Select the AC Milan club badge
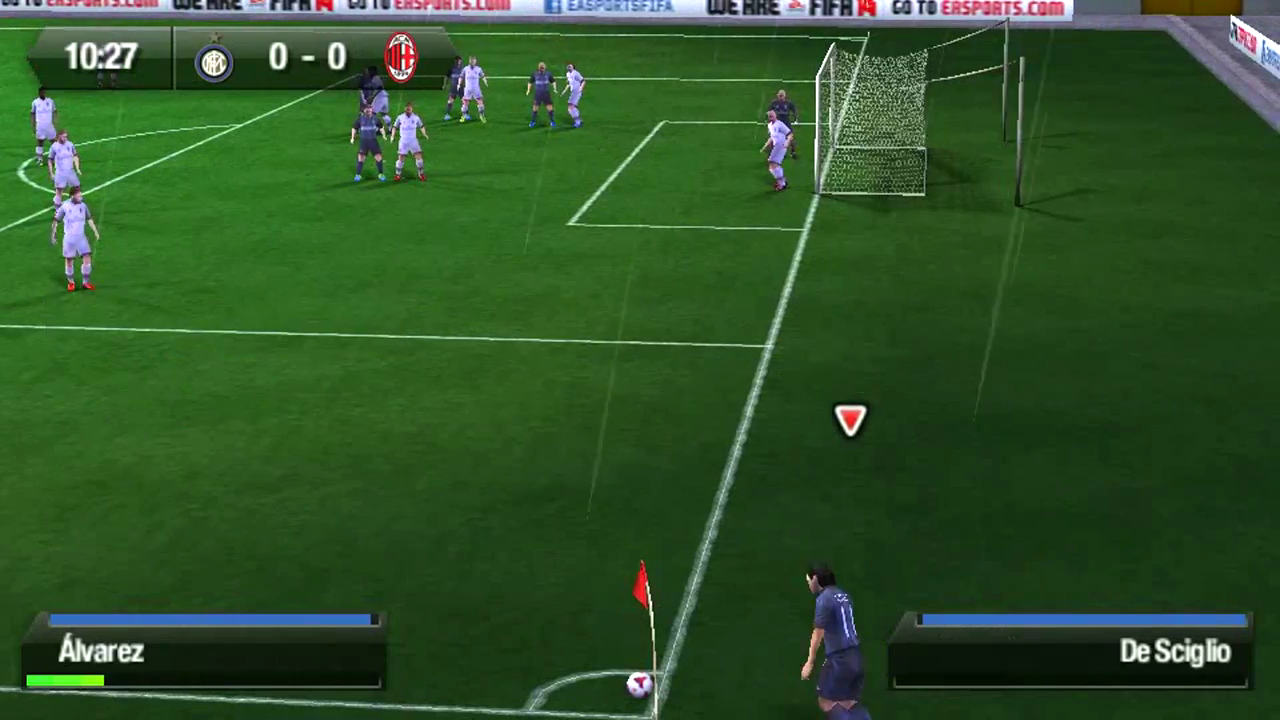1280x720 pixels. pyautogui.click(x=400, y=57)
